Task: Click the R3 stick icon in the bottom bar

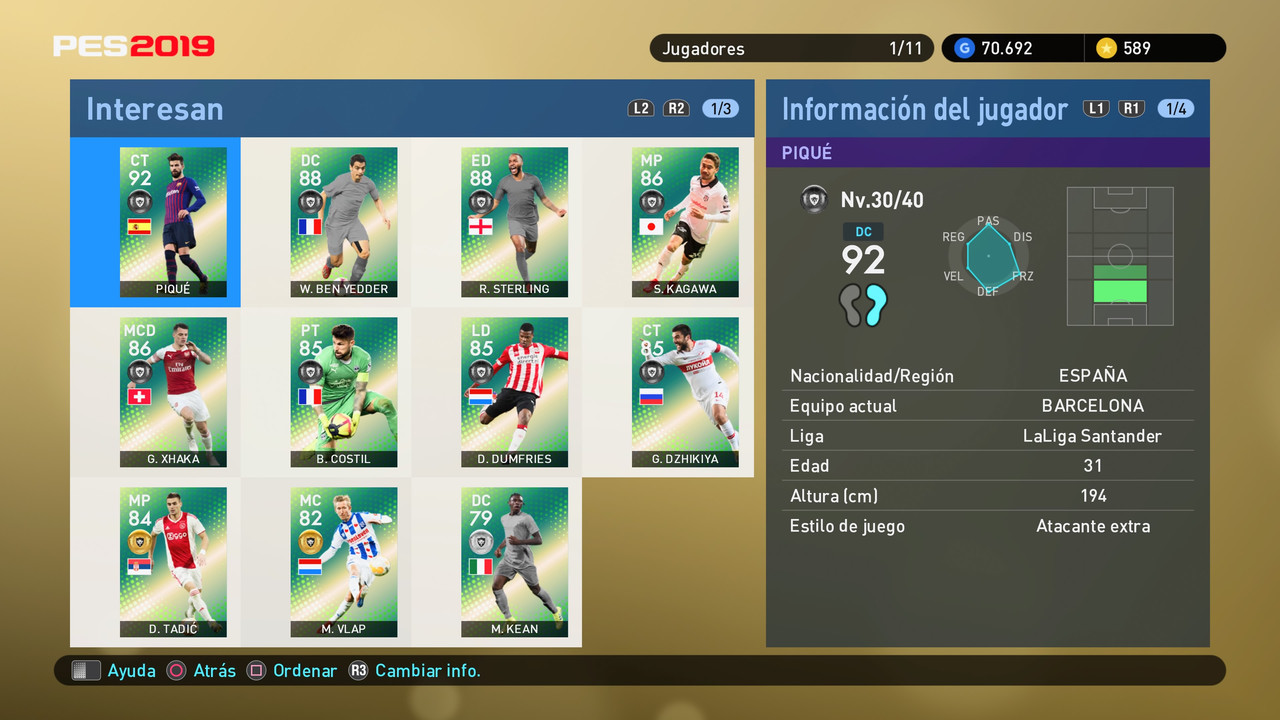Action: (360, 670)
